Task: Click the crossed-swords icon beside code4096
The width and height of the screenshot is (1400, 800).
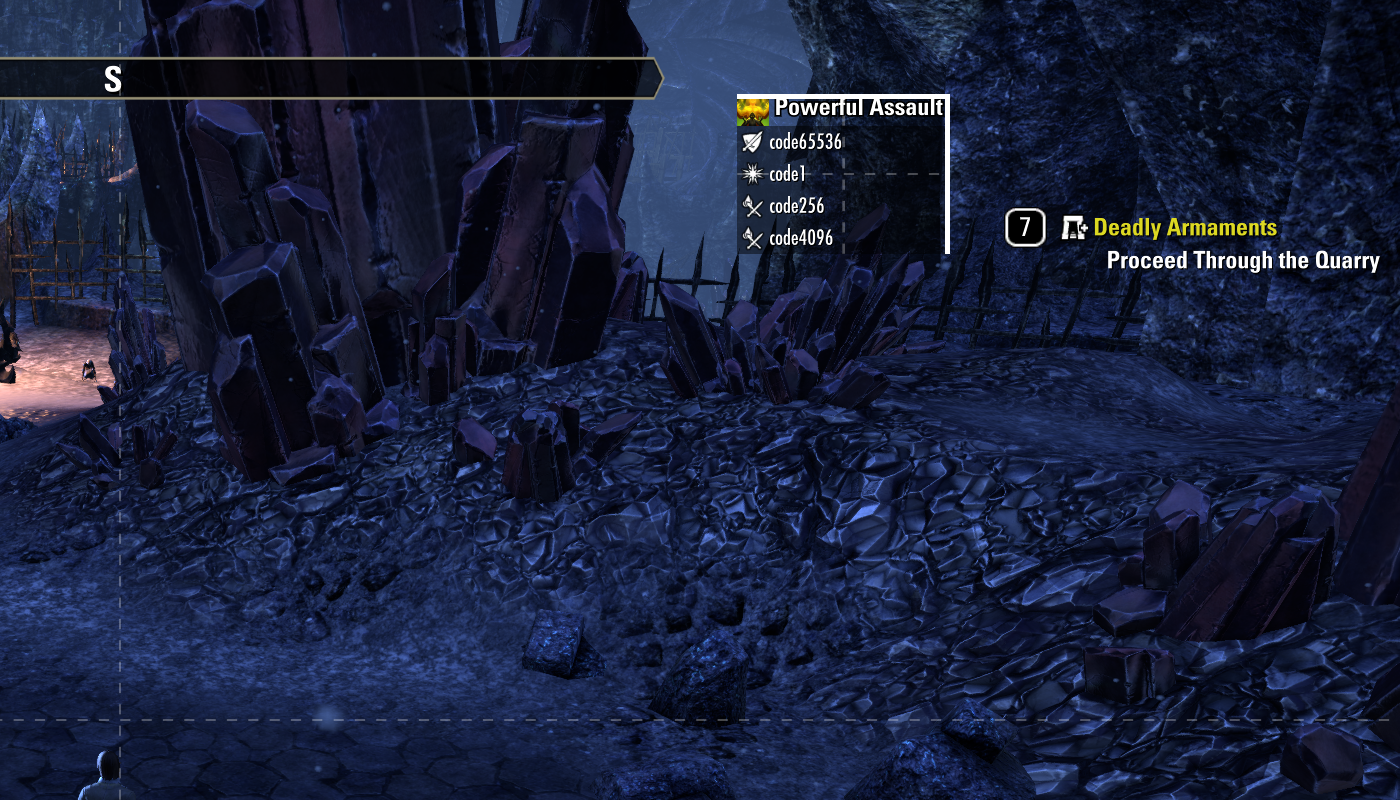Action: 751,239
